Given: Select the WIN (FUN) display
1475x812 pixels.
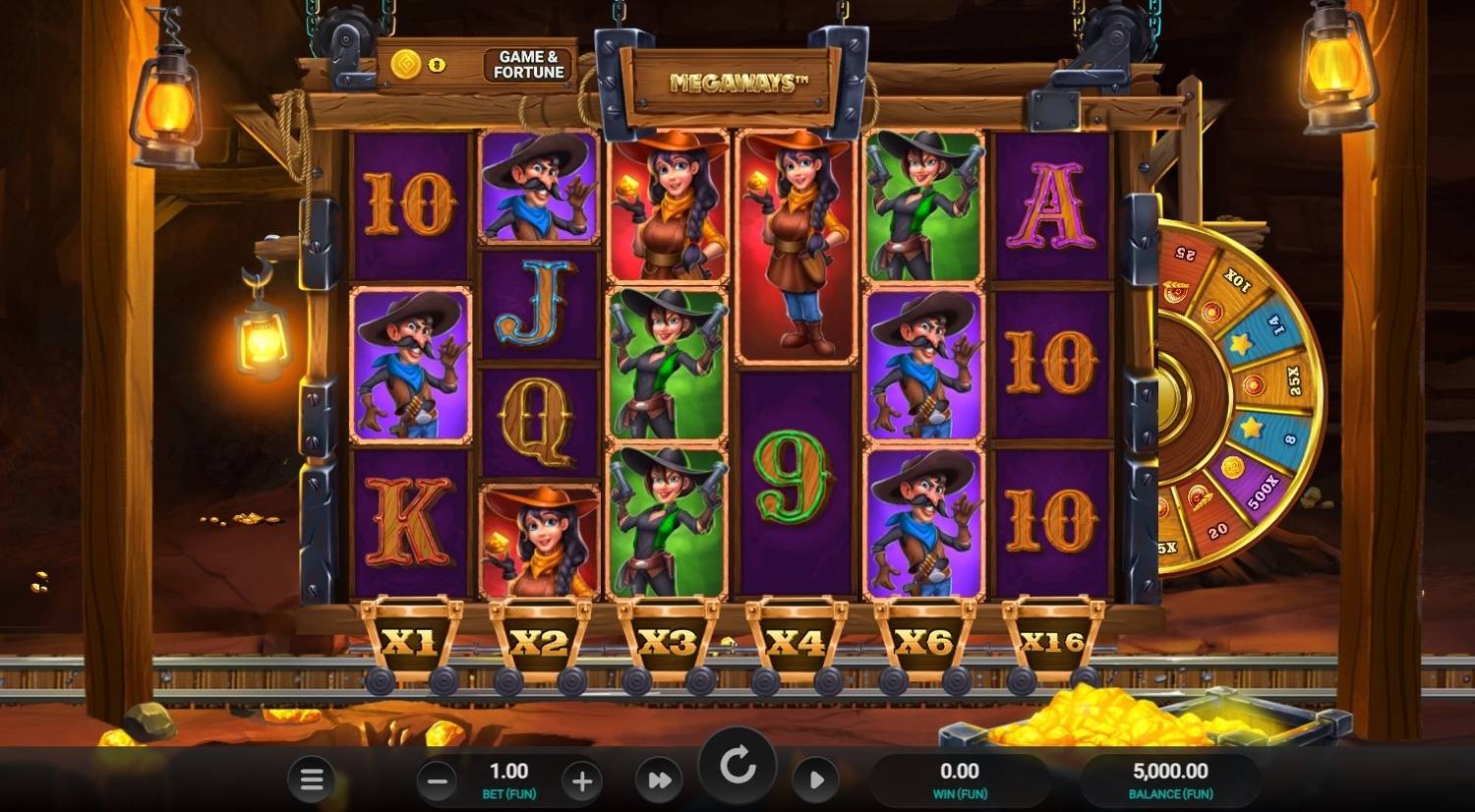Looking at the screenshot, I should tap(959, 779).
